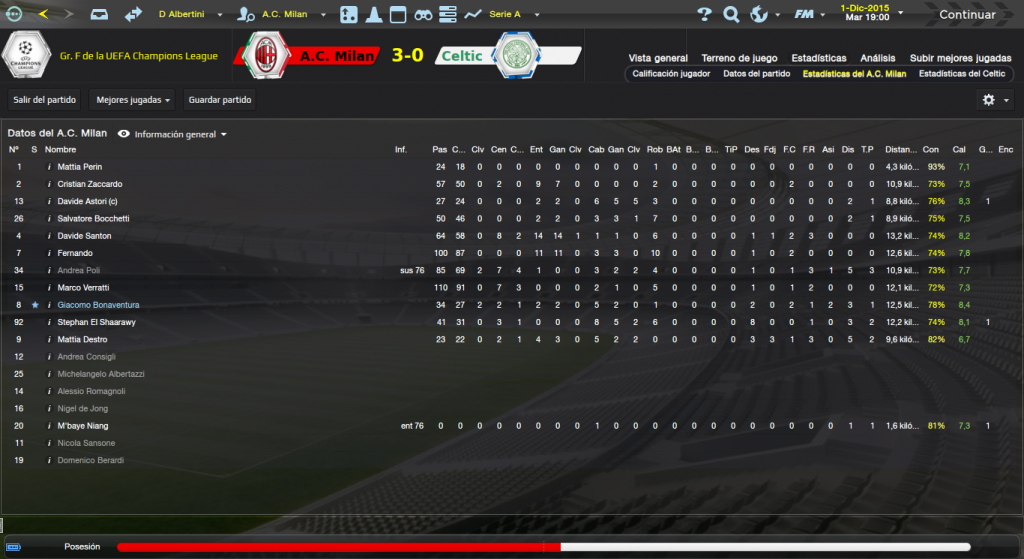Open the search magnifier icon
Image resolution: width=1024 pixels, height=559 pixels.
pyautogui.click(x=731, y=15)
